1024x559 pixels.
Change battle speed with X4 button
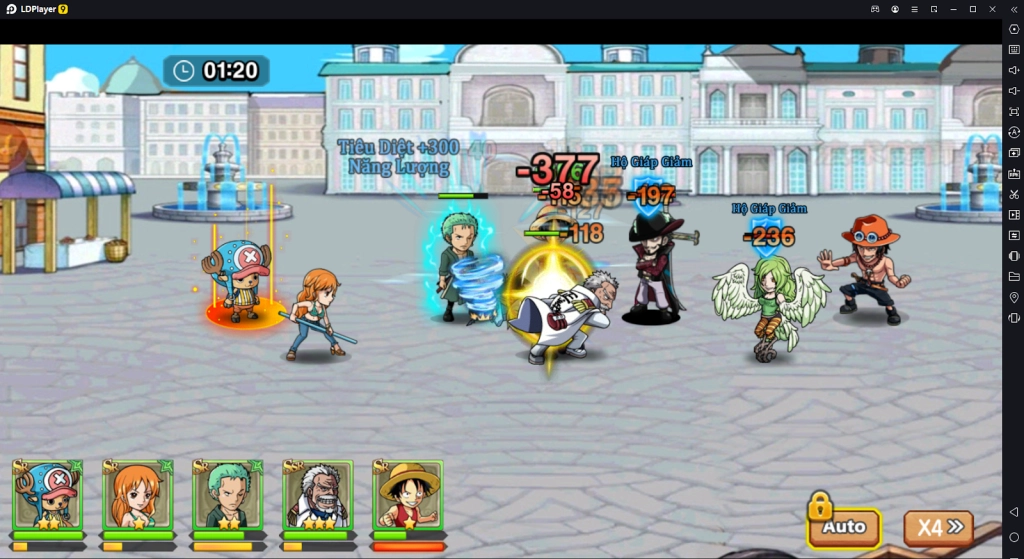[938, 527]
